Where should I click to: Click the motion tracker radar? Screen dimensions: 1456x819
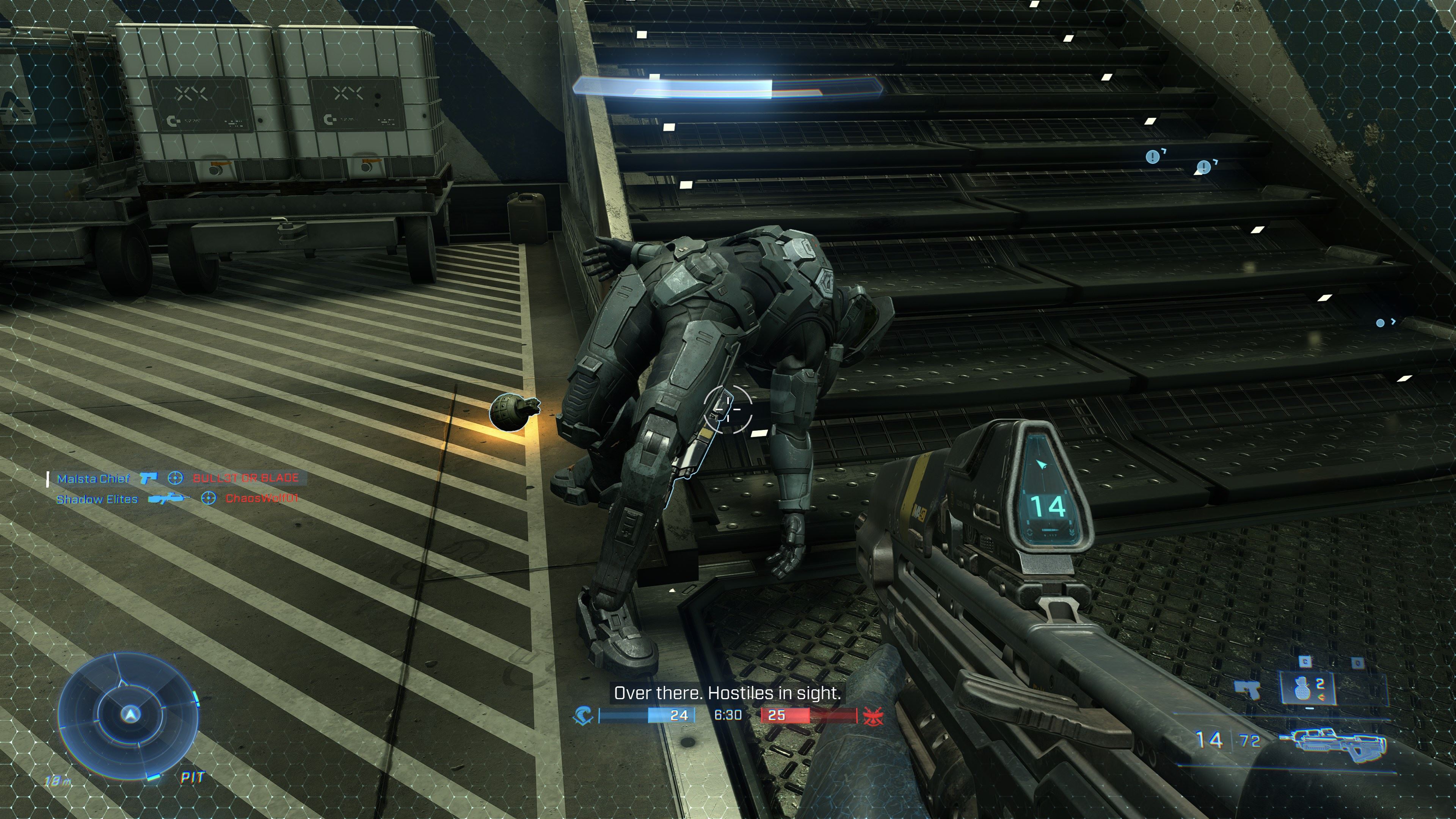point(128,714)
